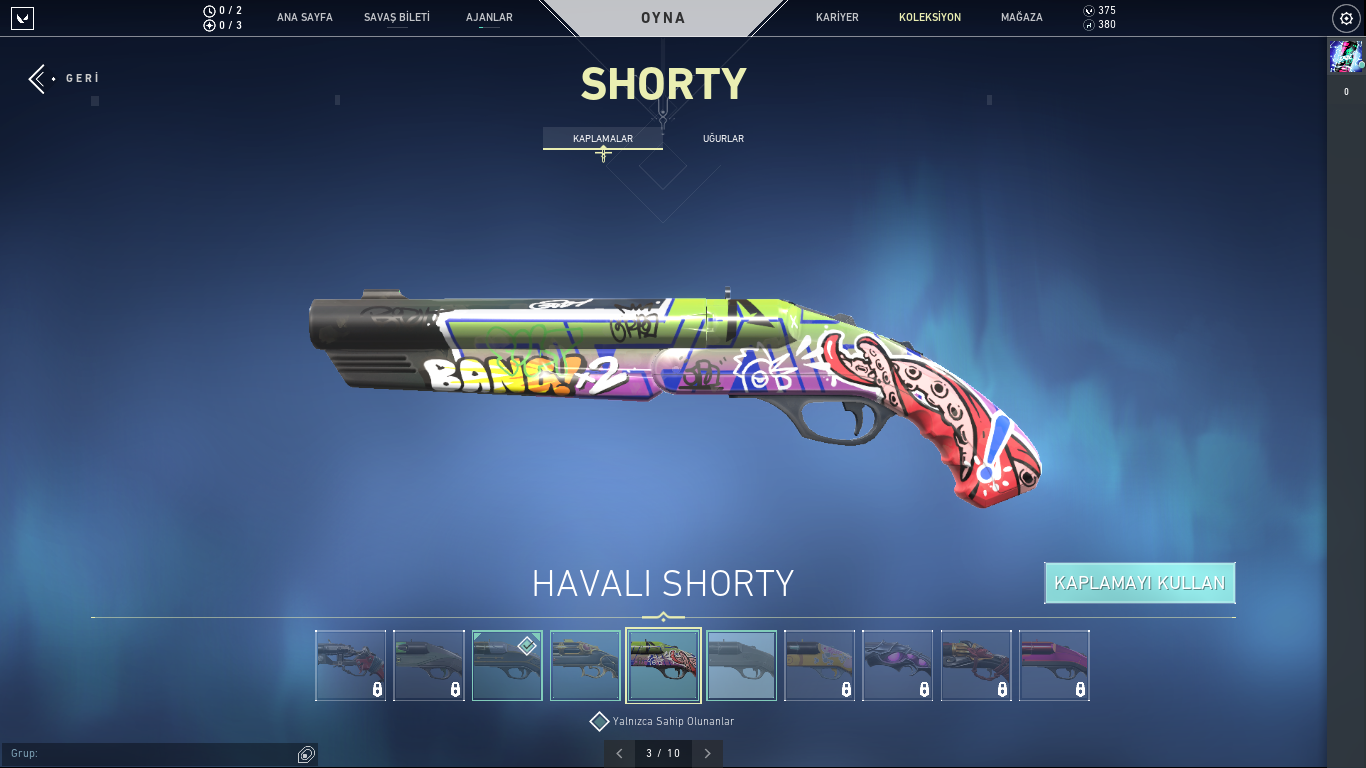Select the Kaplamalar tab
The image size is (1366, 768).
click(602, 139)
